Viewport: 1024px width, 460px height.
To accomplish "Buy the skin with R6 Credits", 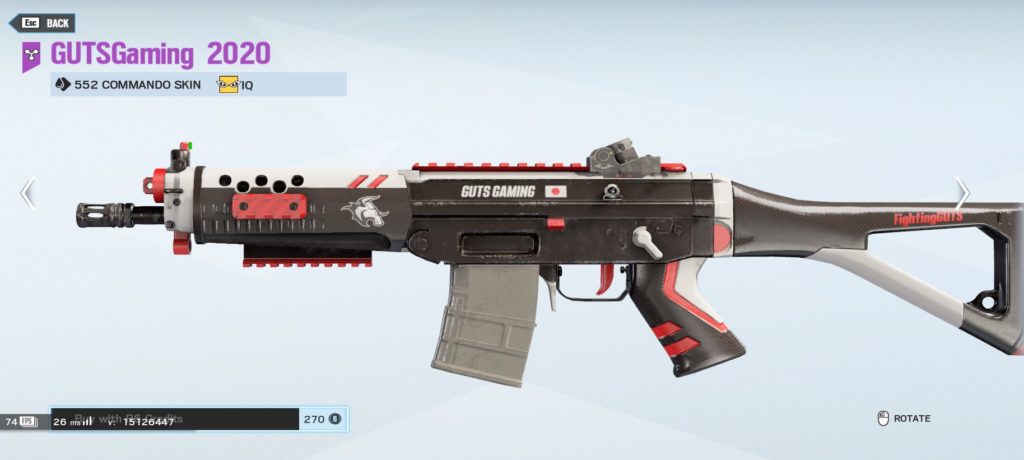I will pyautogui.click(x=198, y=419).
